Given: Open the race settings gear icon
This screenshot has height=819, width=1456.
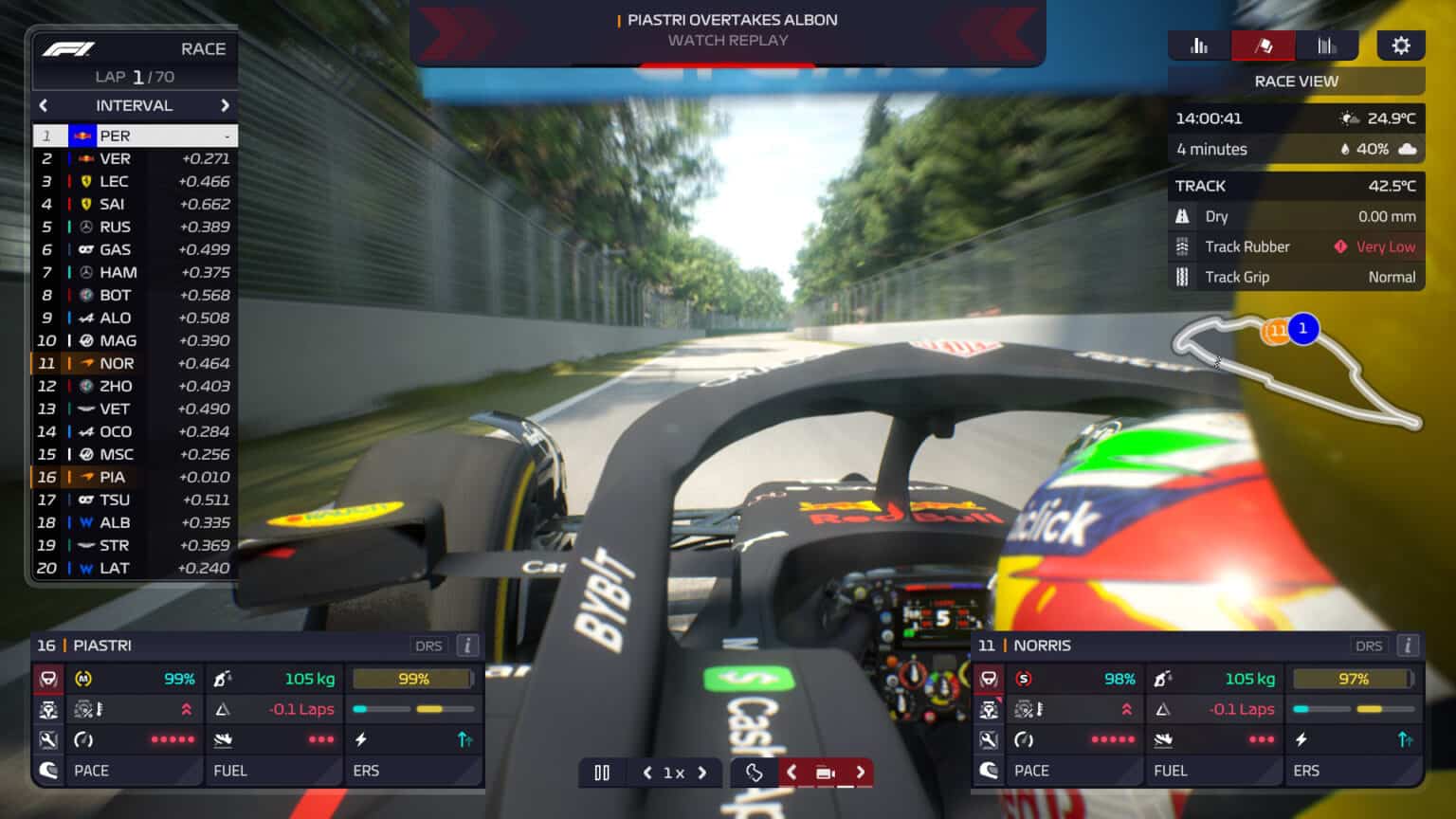Looking at the screenshot, I should [x=1401, y=45].
